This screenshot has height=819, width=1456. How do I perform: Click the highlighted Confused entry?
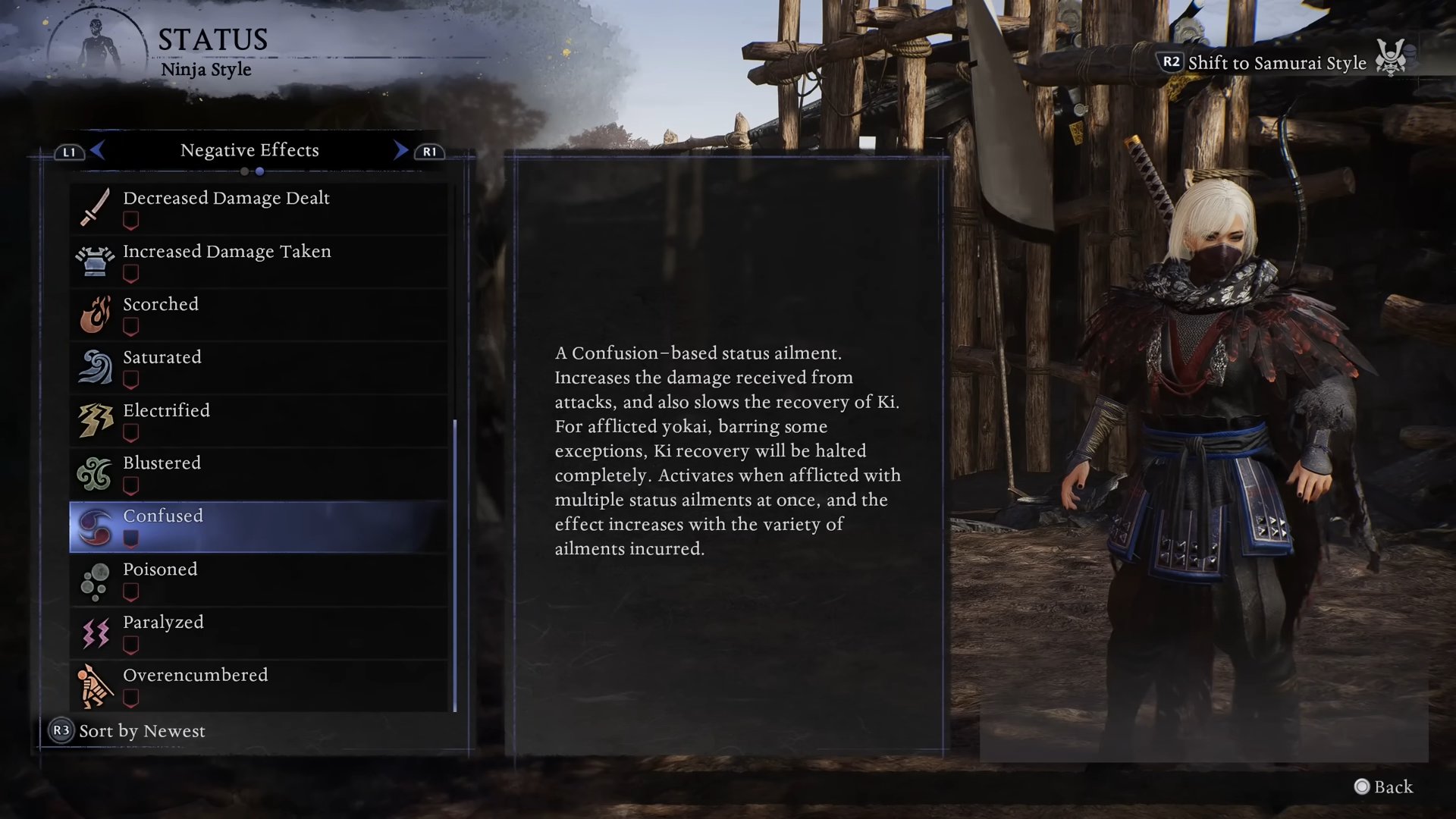pyautogui.click(x=258, y=527)
